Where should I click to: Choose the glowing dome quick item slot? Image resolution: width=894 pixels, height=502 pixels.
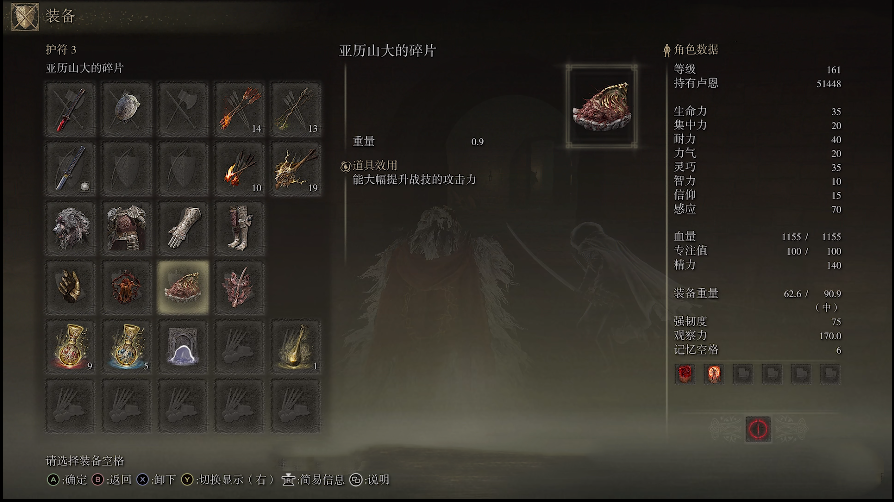coord(184,346)
